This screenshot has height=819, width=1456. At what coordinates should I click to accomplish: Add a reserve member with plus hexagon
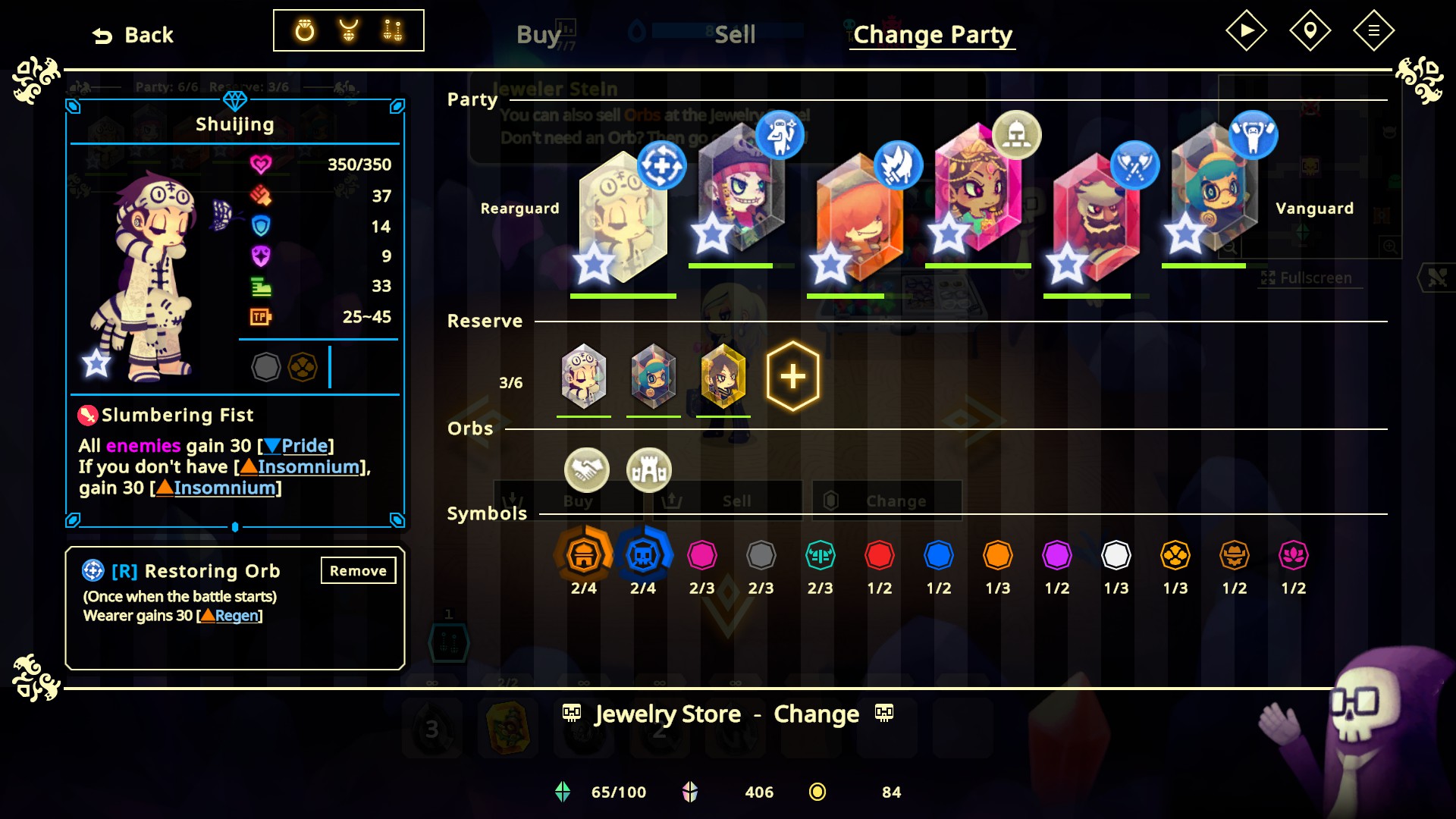coord(792,376)
